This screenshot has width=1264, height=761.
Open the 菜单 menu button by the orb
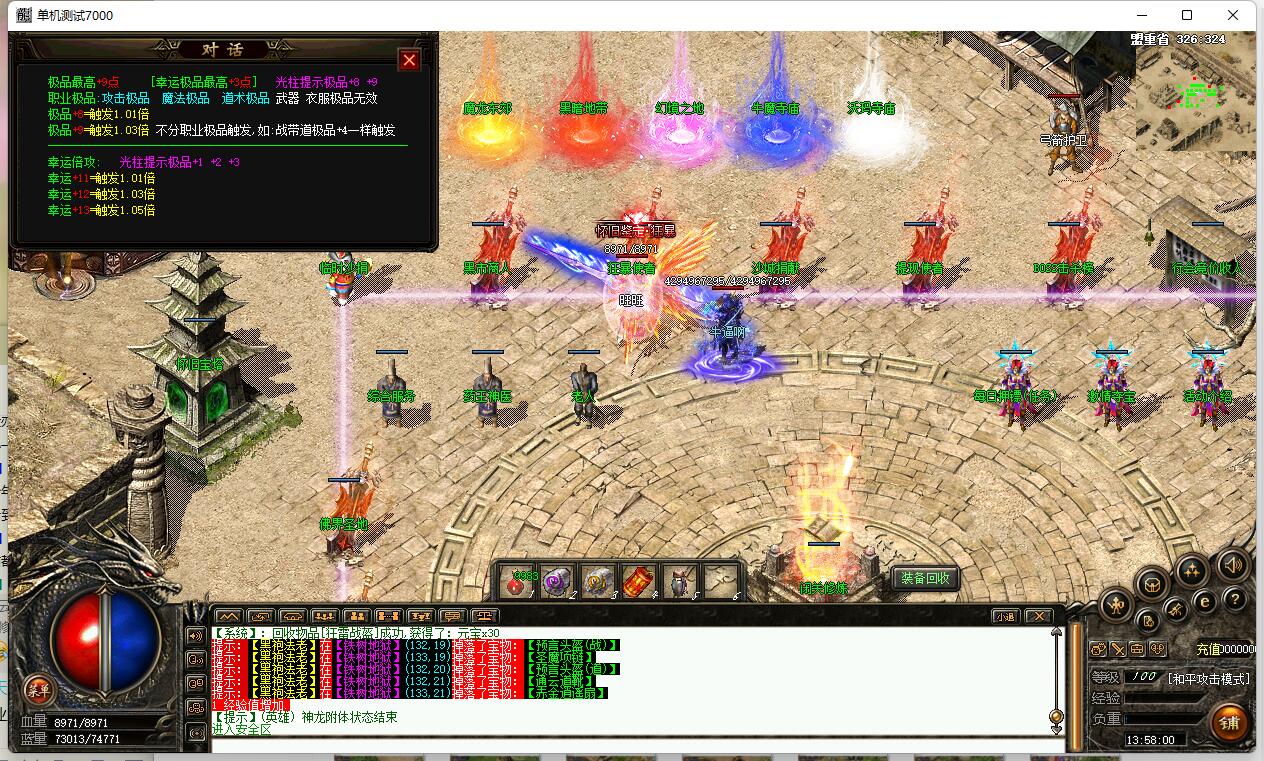pyautogui.click(x=39, y=688)
